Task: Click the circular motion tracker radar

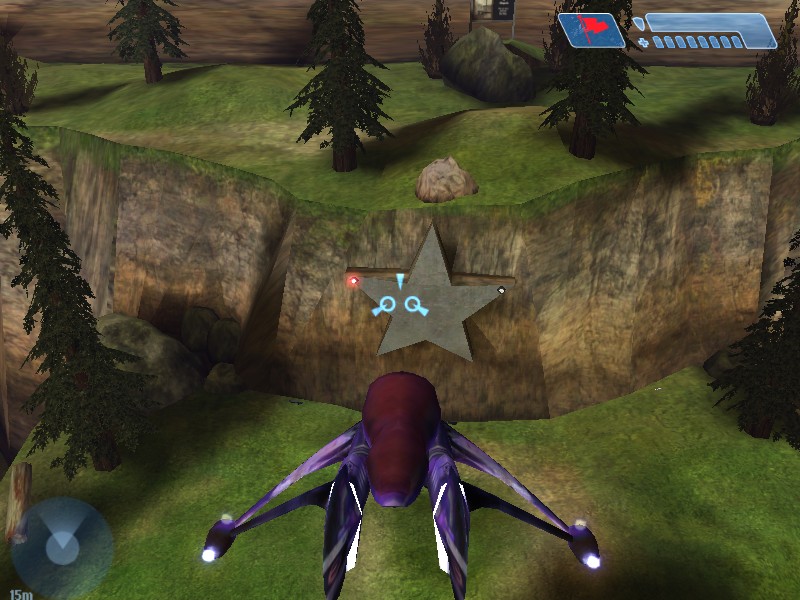Action: [61, 546]
